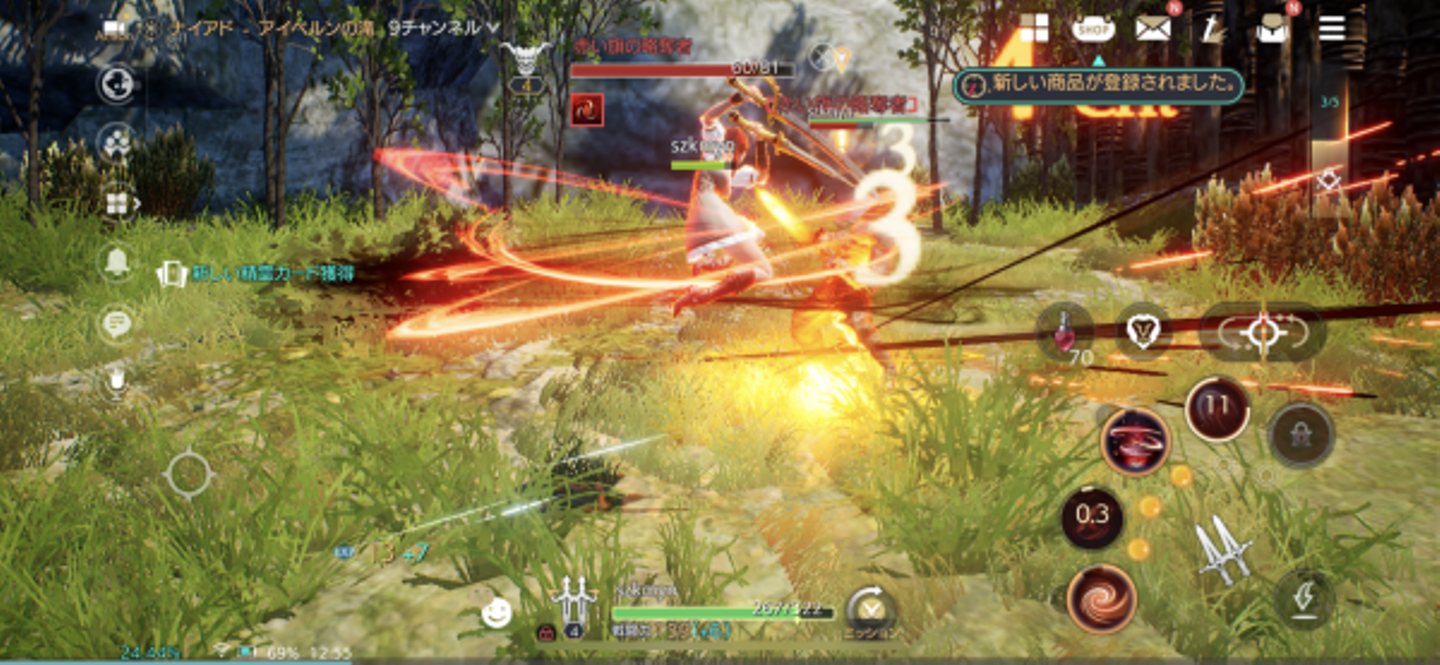This screenshot has height=665, width=1440.
Task: Open the chat speech bubble icon
Action: (117, 324)
